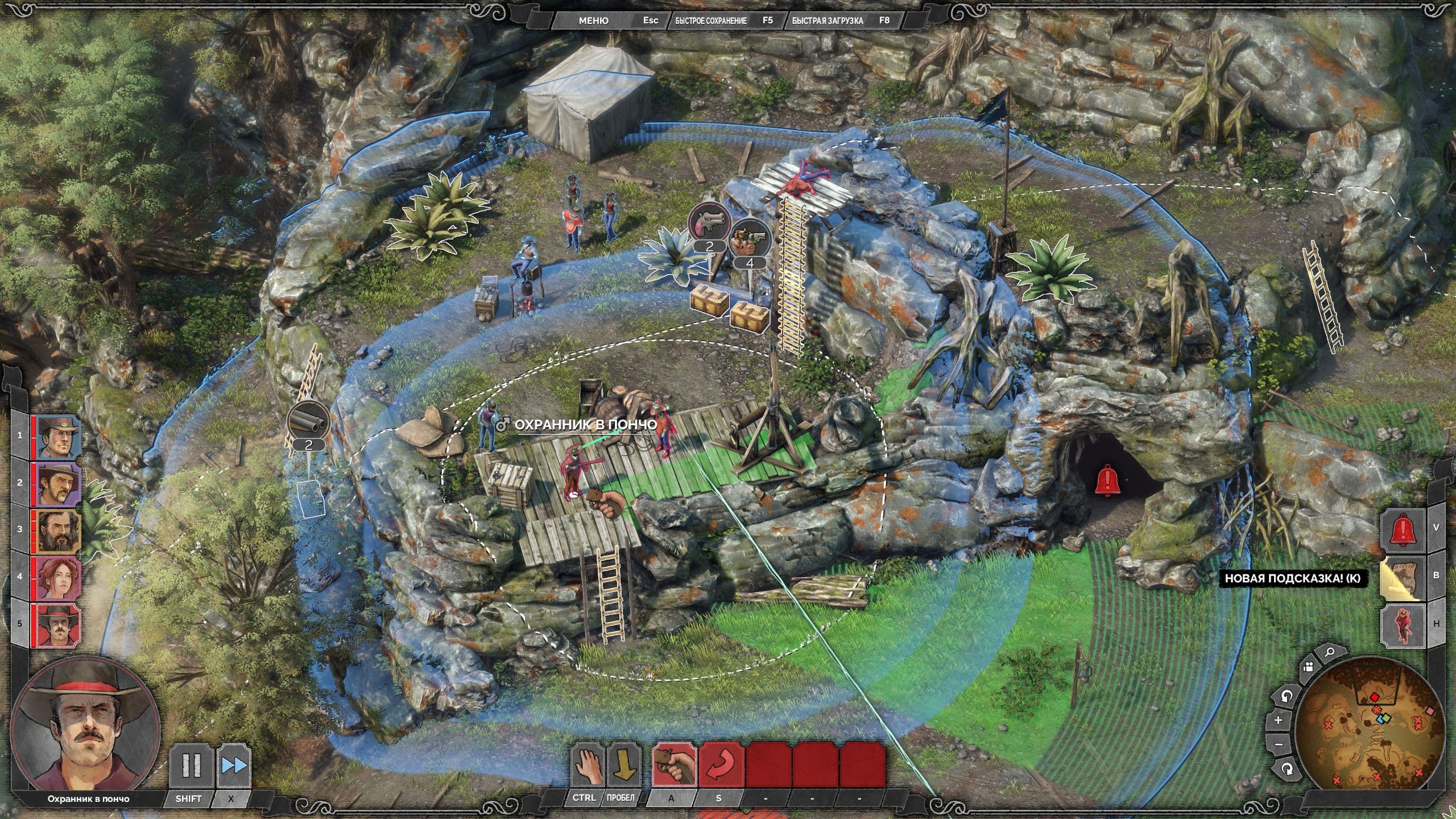The image size is (1456, 819).
Task: Click Быстрая загрузка quick load
Action: pyautogui.click(x=827, y=20)
